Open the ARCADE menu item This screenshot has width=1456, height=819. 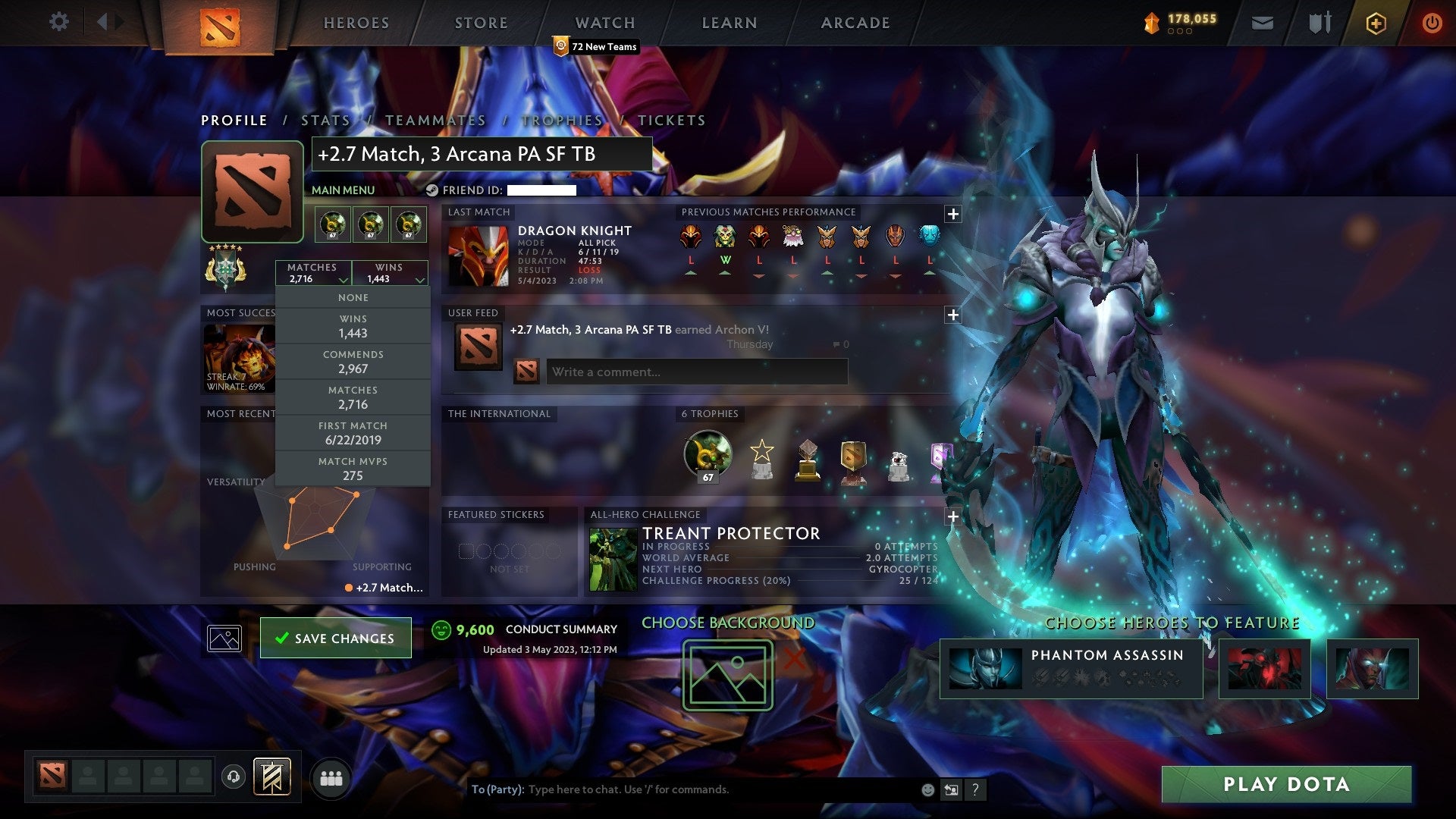[x=855, y=23]
